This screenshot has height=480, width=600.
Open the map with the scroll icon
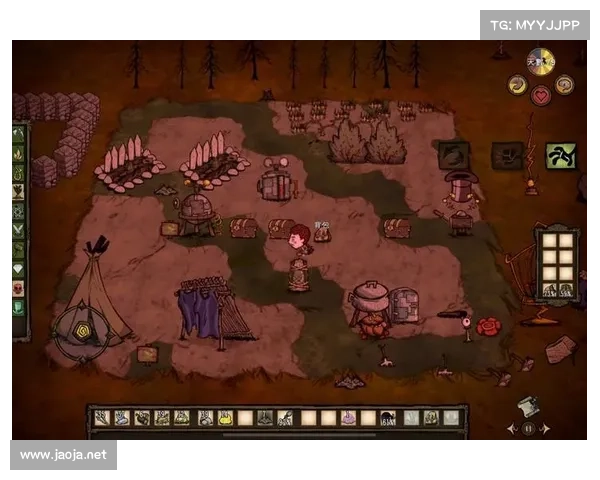(x=529, y=406)
